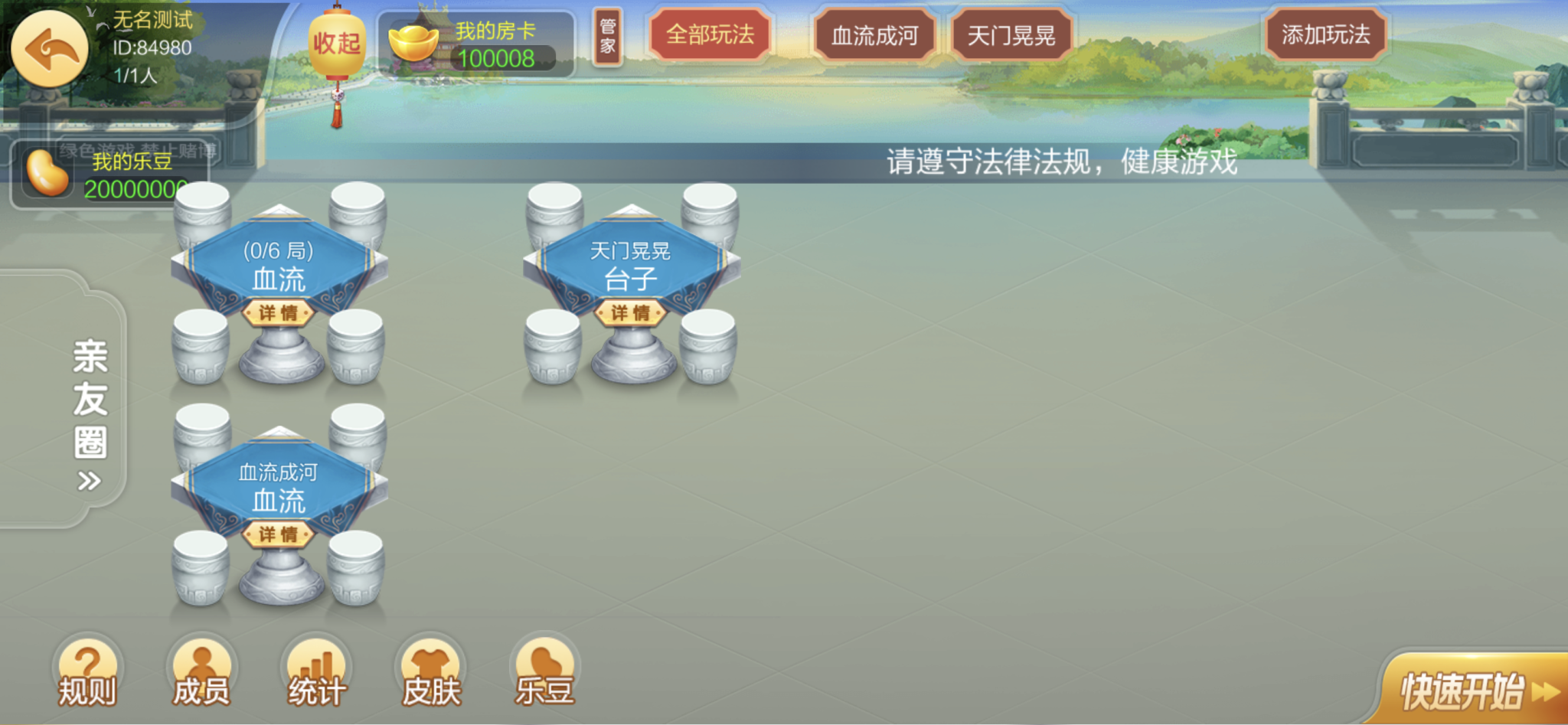Image resolution: width=1568 pixels, height=725 pixels.
Task: Switch to the 全部玩法 tab
Action: (709, 34)
